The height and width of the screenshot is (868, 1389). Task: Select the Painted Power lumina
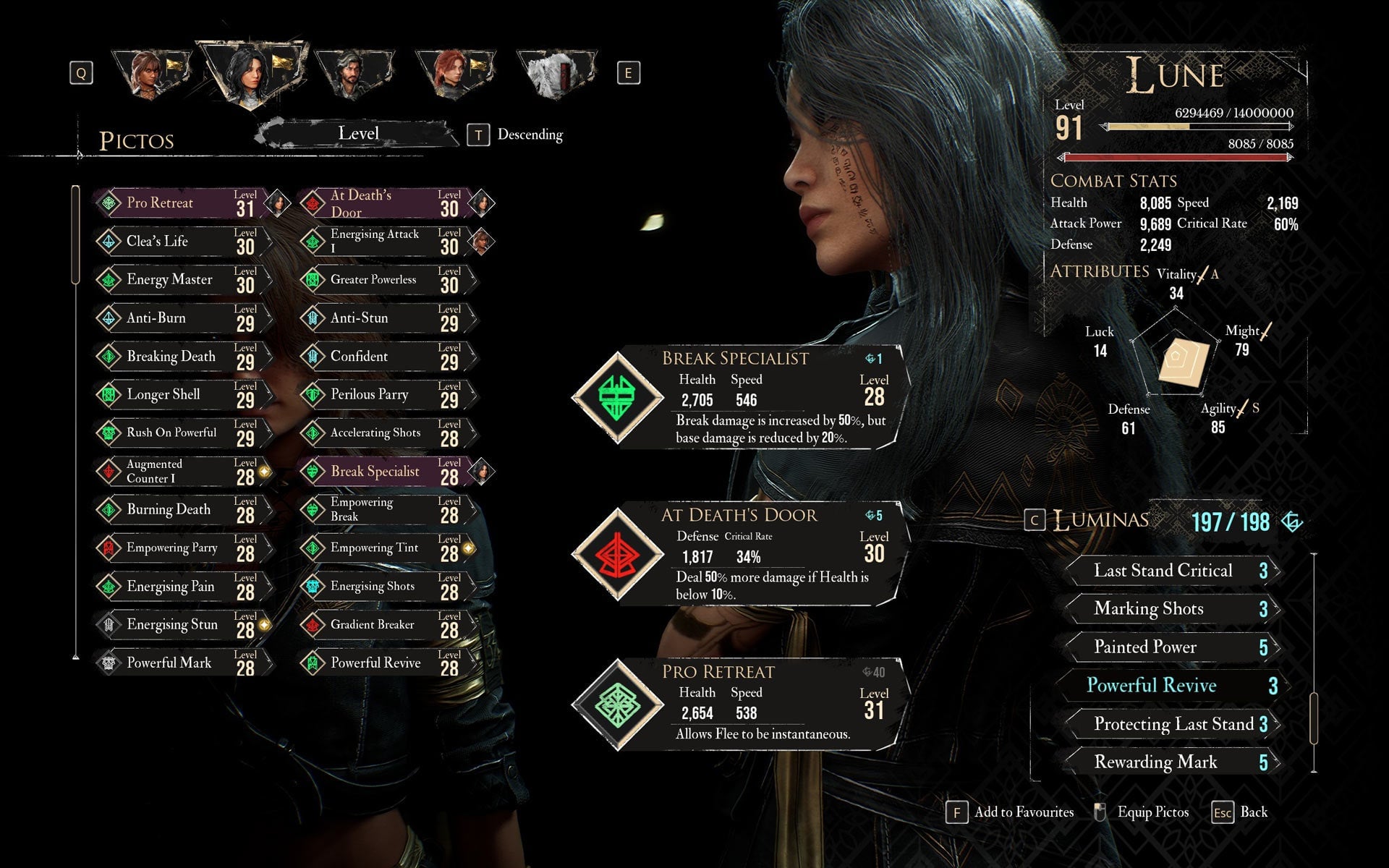1171,647
